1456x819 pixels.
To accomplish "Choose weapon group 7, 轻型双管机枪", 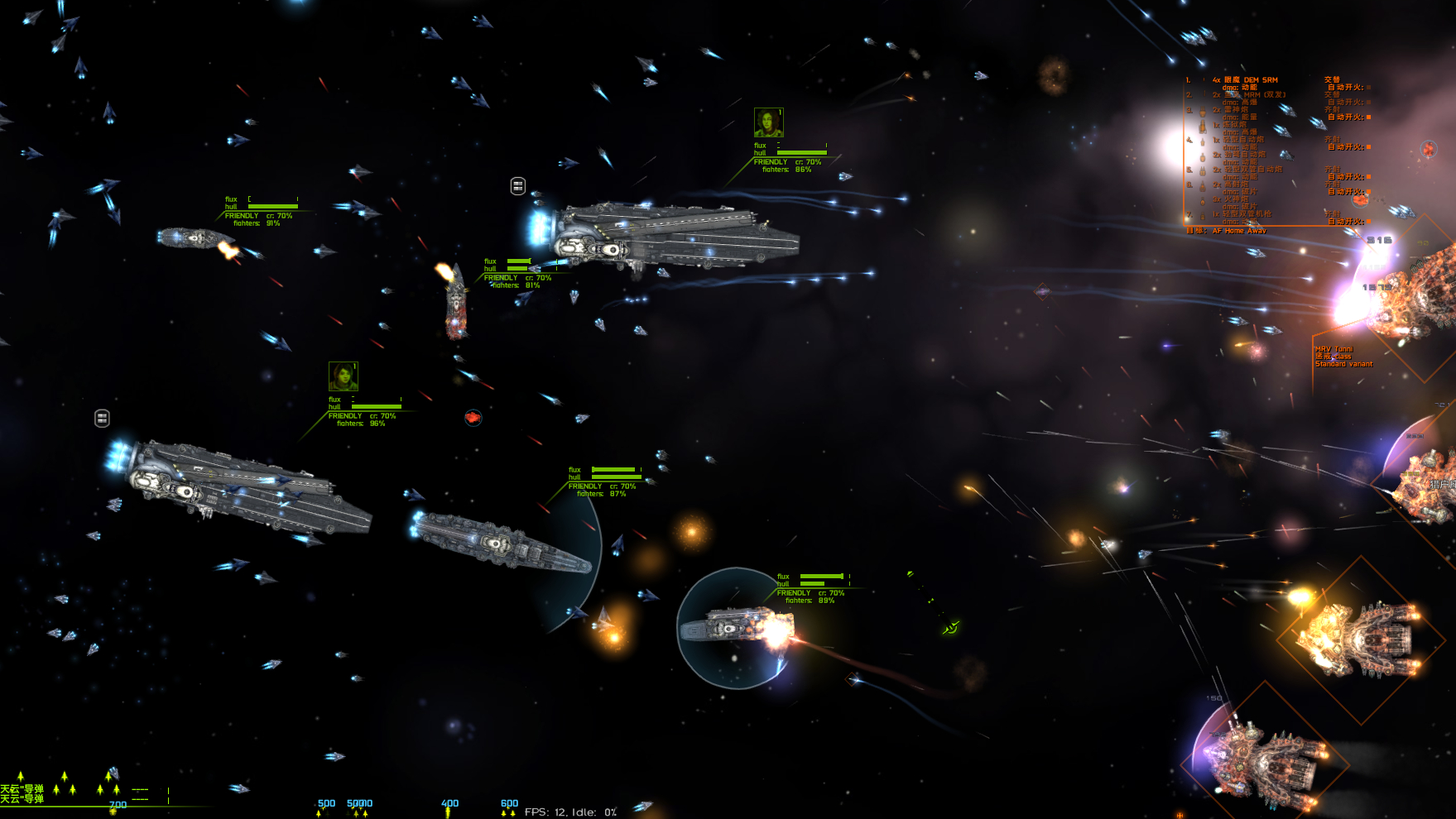I will point(1247,214).
